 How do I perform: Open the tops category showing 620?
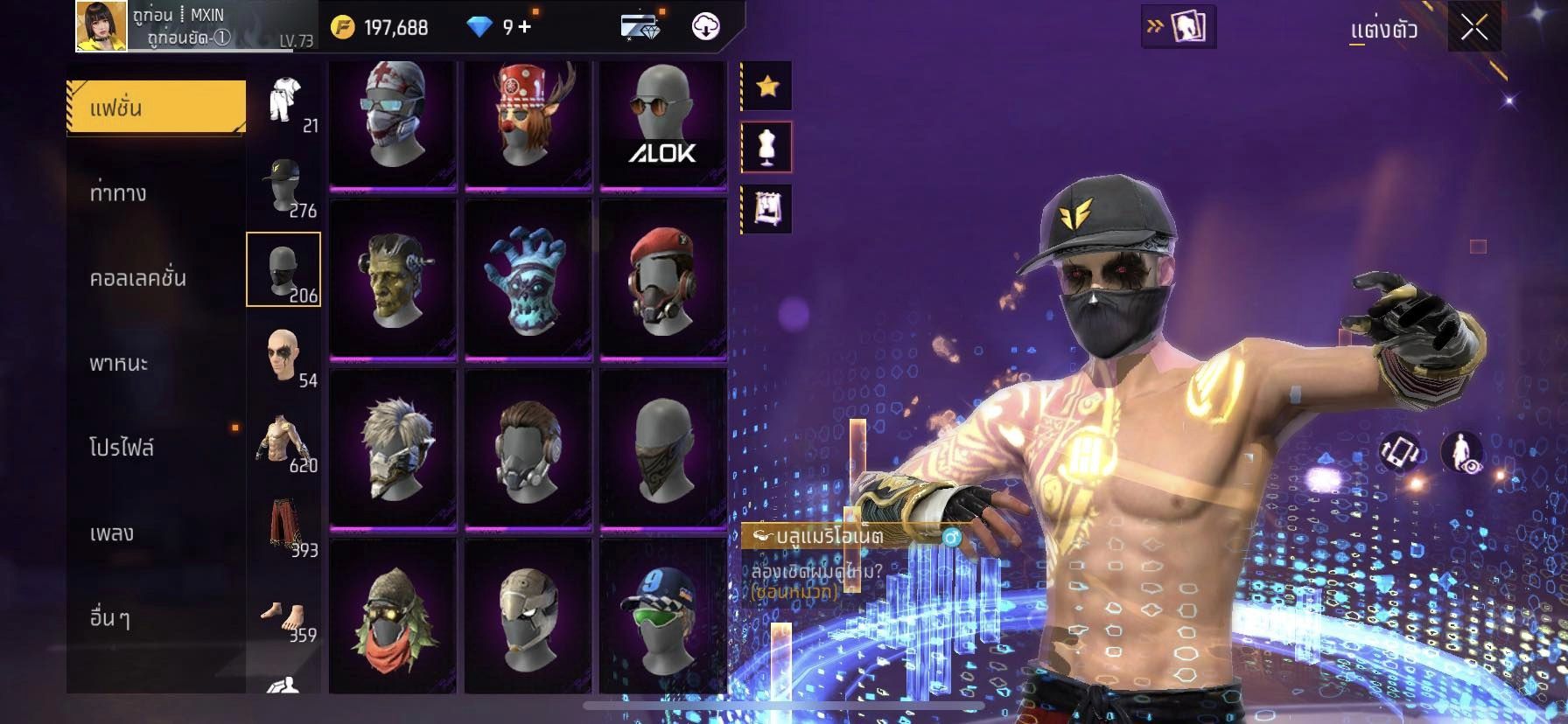coord(284,440)
